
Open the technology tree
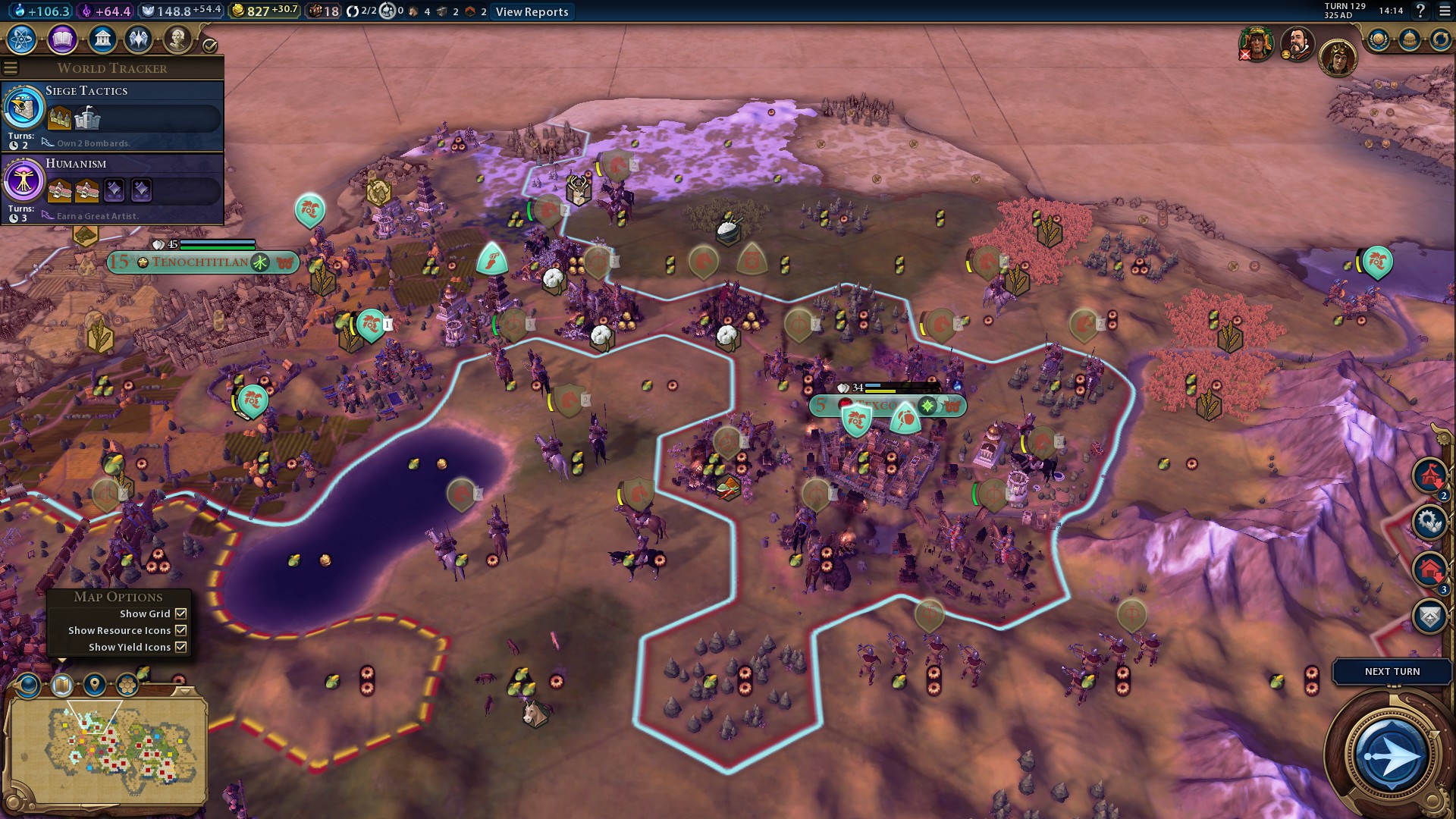click(22, 39)
